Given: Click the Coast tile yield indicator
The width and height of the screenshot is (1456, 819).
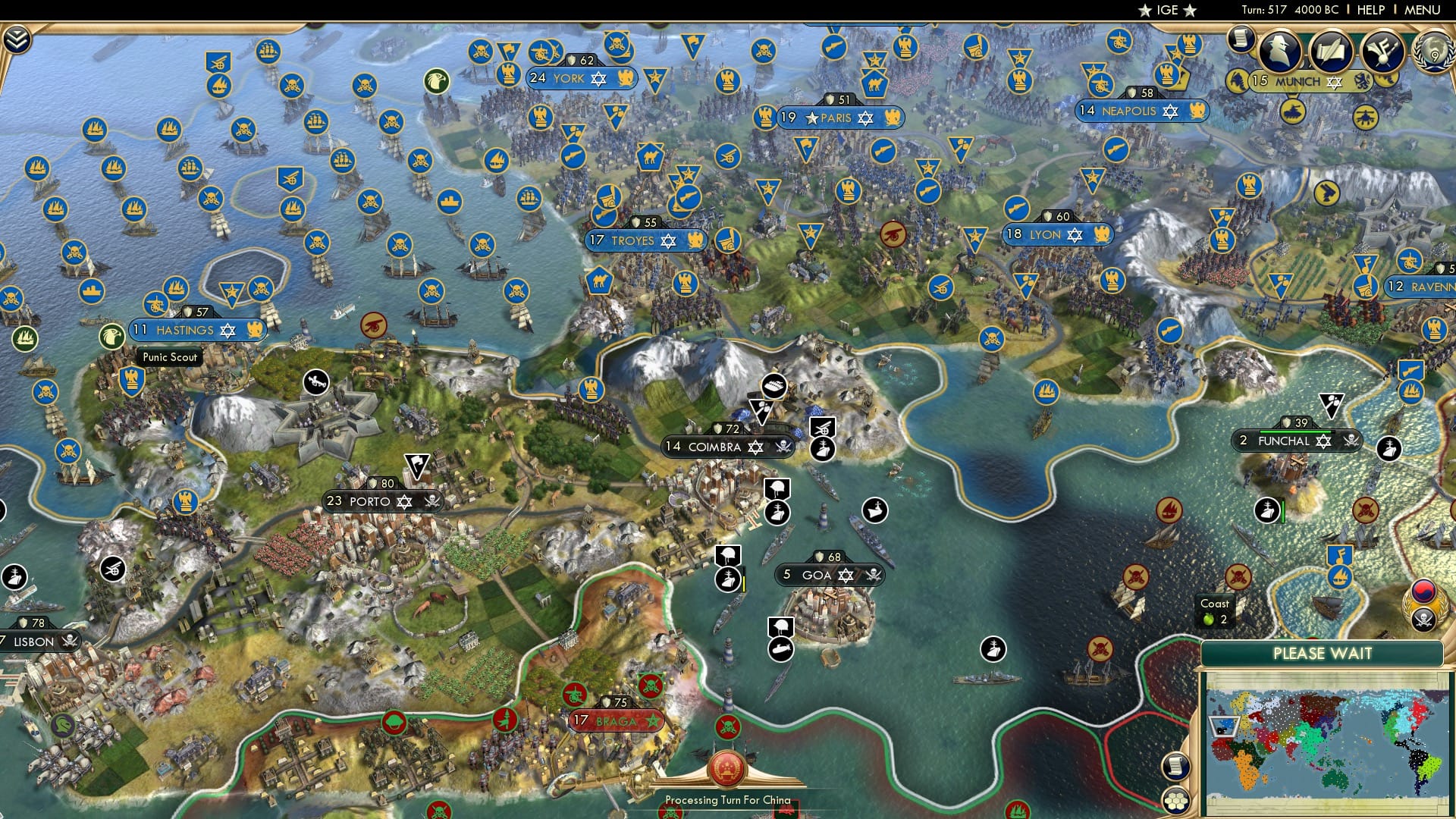Looking at the screenshot, I should coord(1215,610).
